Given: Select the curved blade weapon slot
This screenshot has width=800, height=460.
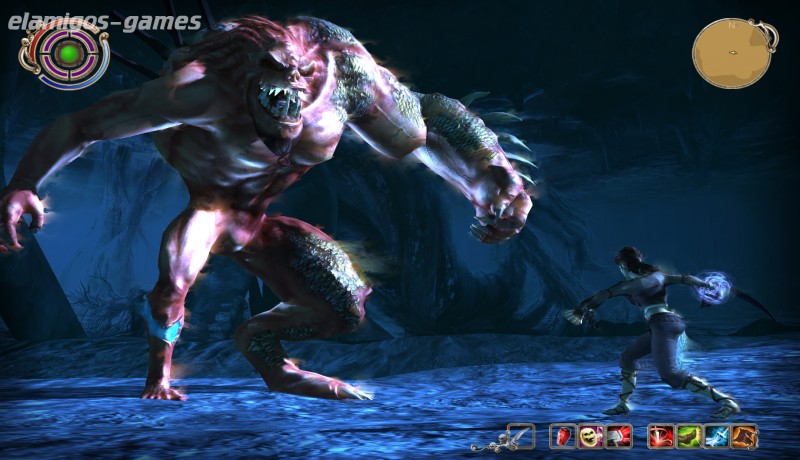Looking at the screenshot, I should [521, 436].
